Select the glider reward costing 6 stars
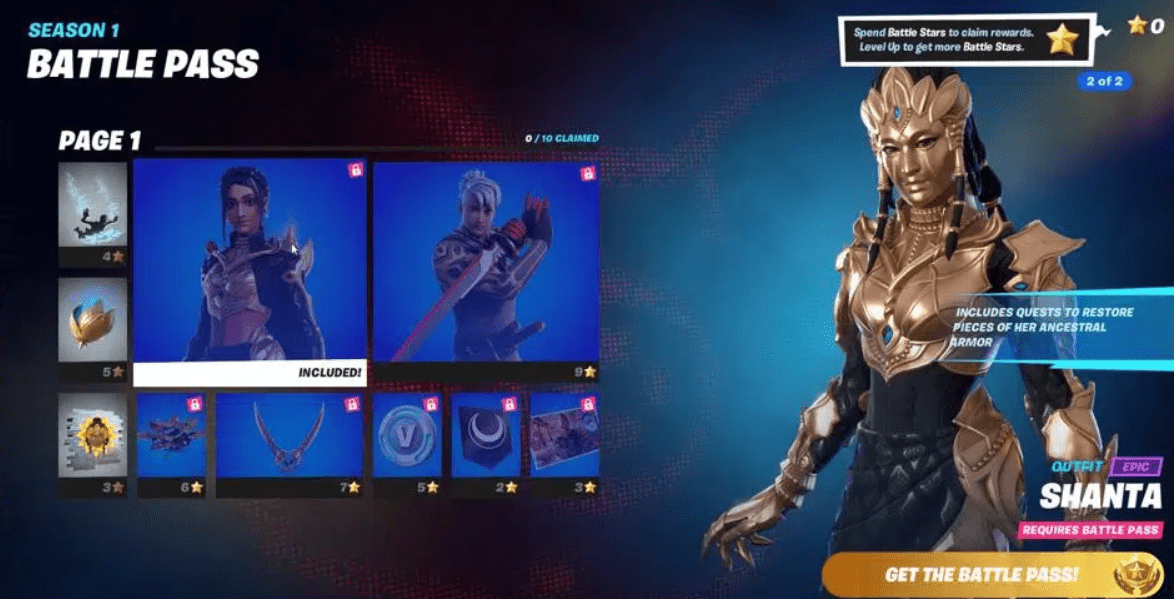 pos(171,436)
